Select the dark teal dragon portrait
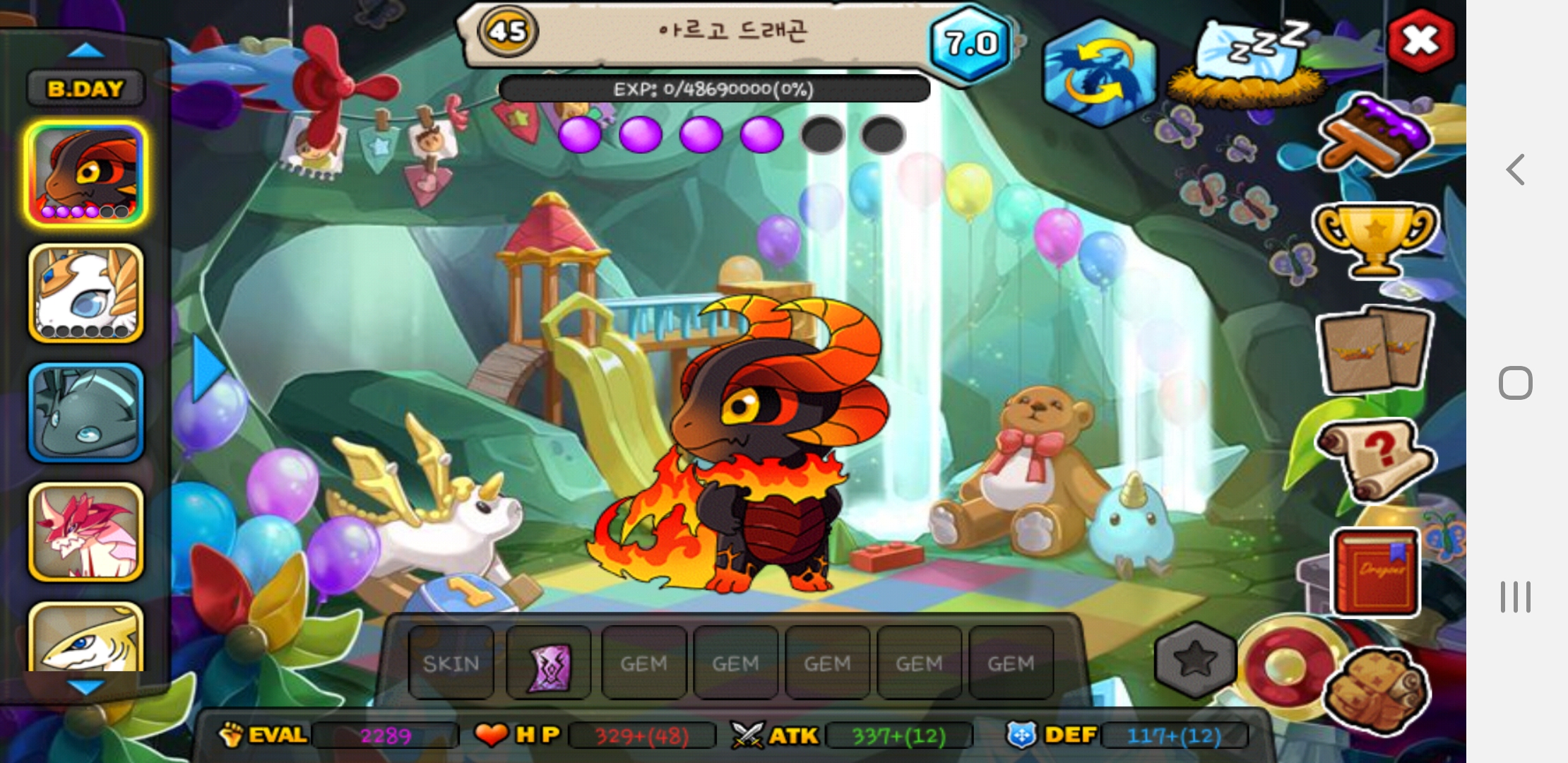Screen dimensions: 1568x763 86,413
